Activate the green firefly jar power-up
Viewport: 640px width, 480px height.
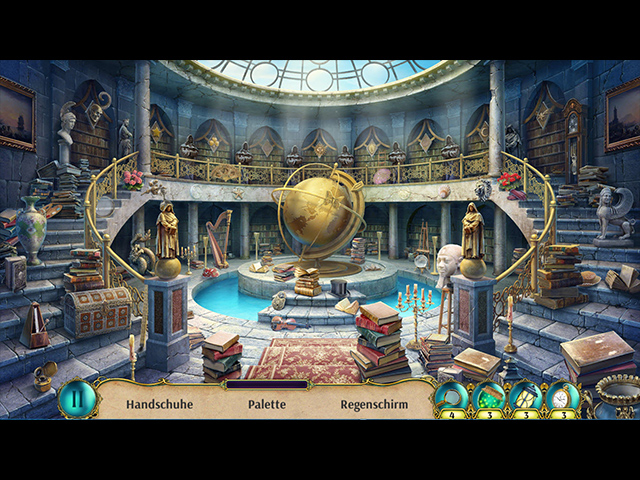pos(489,397)
